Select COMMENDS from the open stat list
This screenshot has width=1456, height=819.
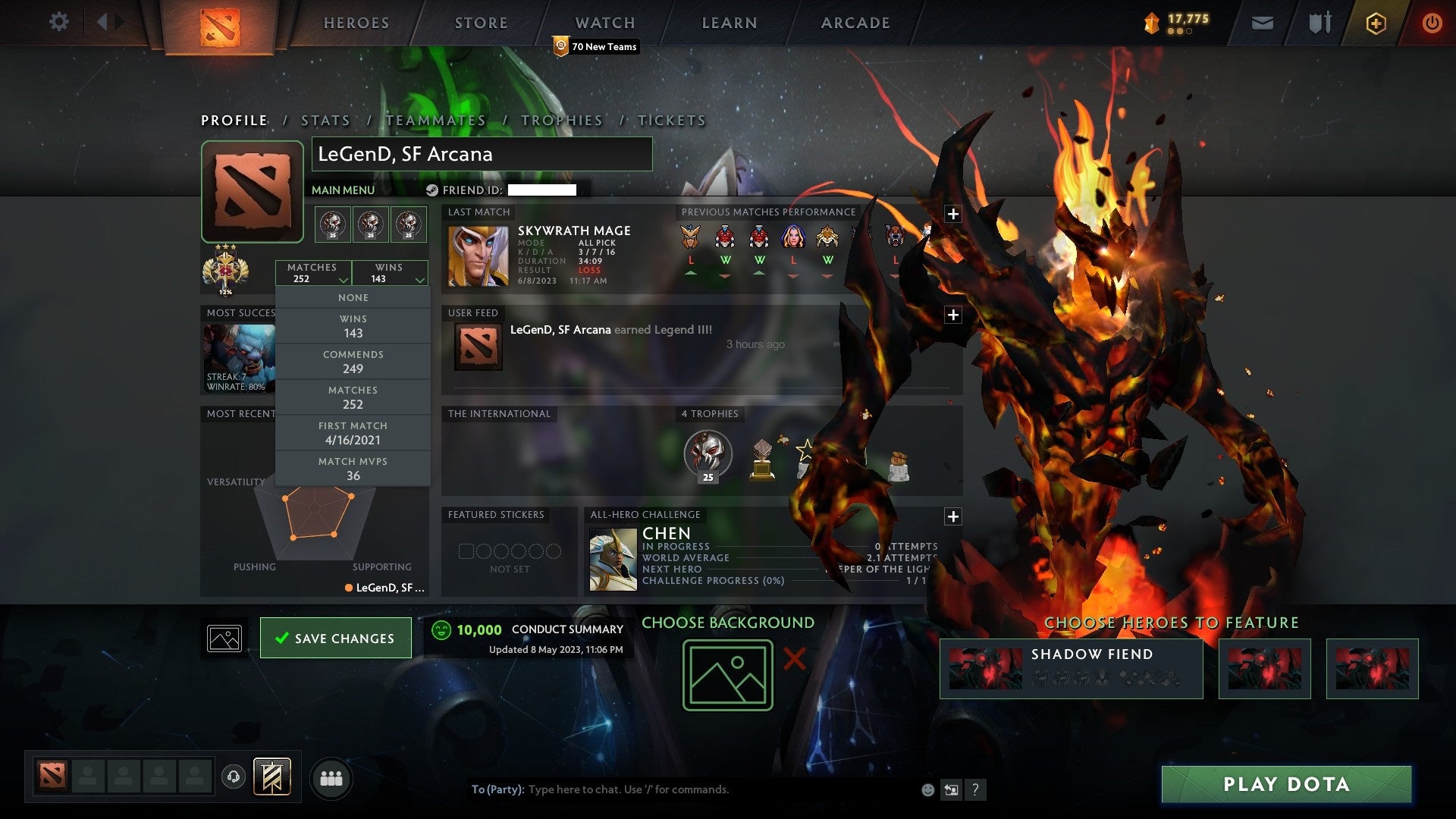[353, 361]
